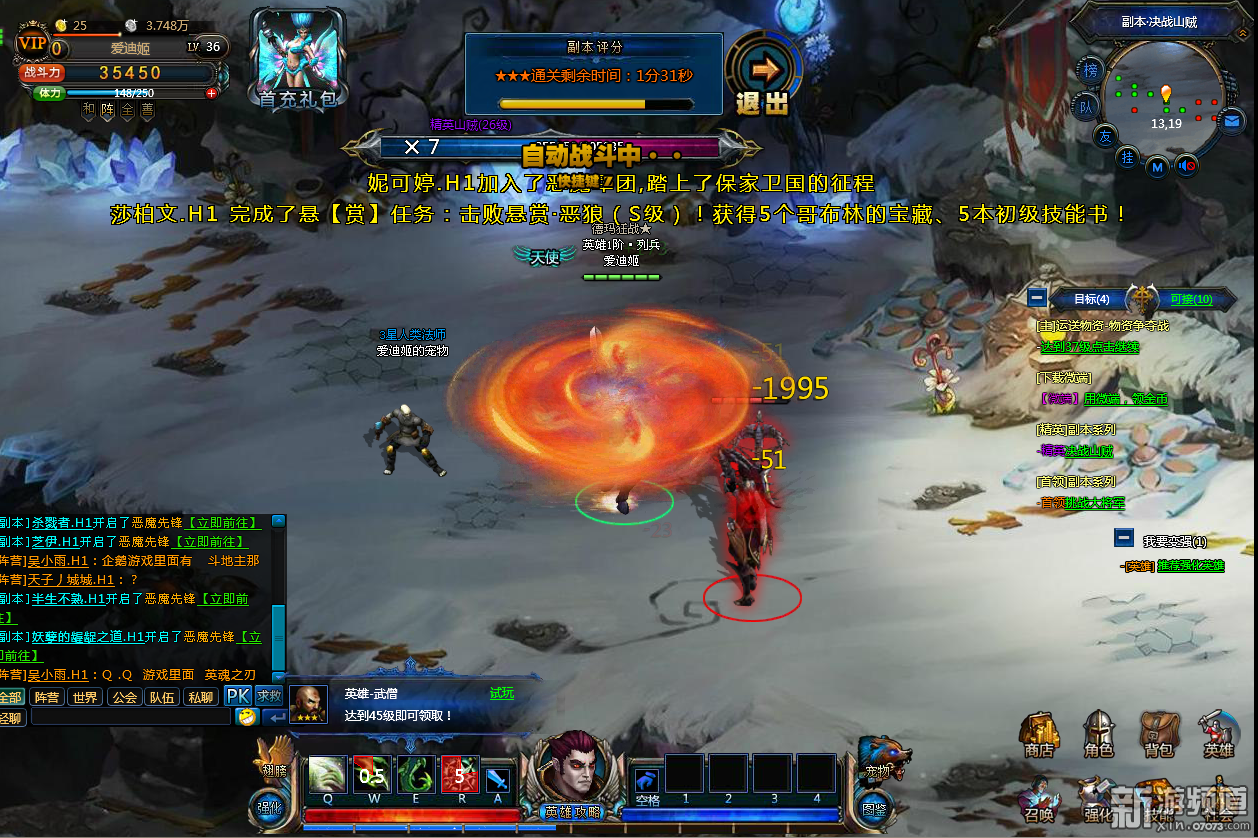Open the chat emoji smiley picker

tap(247, 716)
